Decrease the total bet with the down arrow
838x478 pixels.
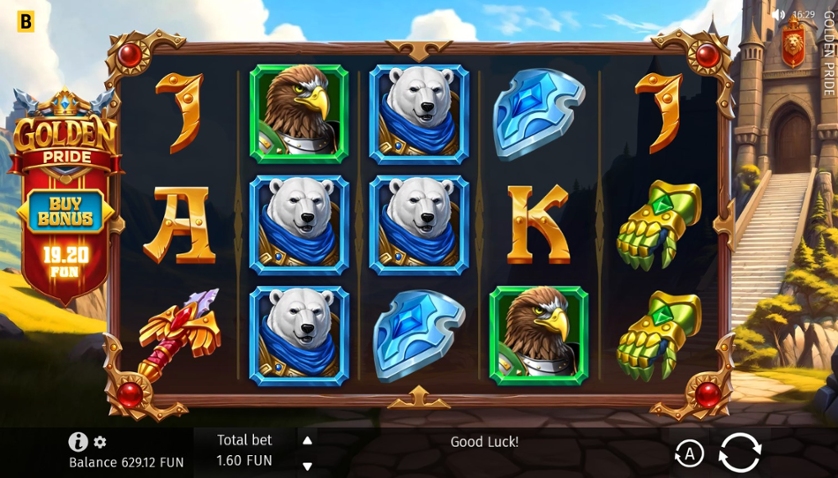point(307,465)
